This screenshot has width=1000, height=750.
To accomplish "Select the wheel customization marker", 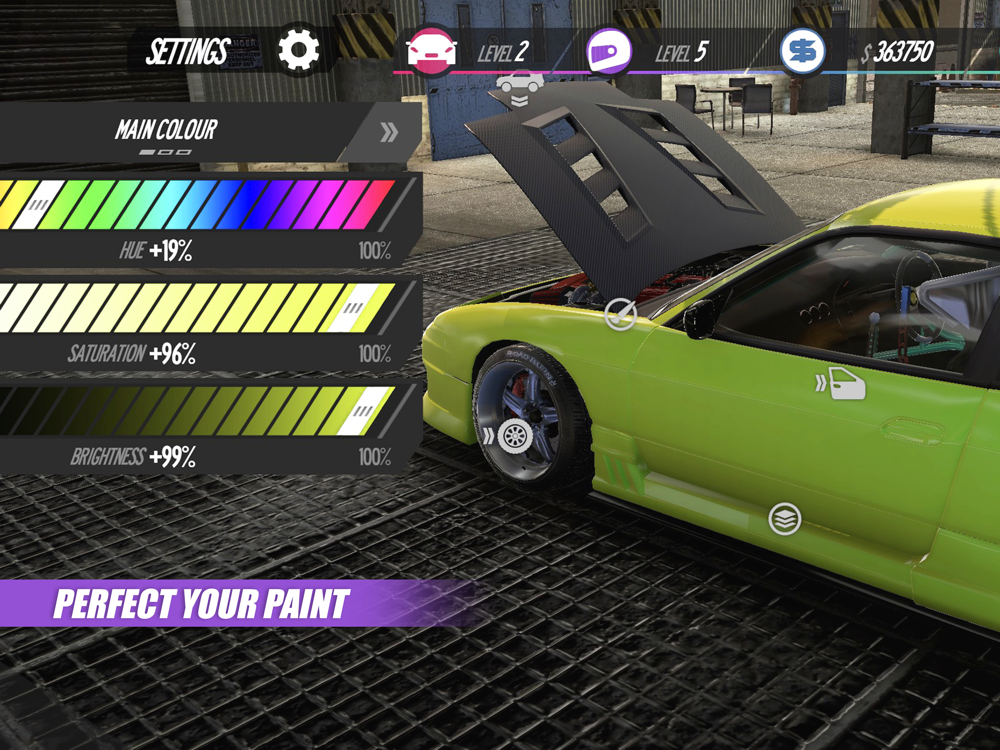I will pos(514,435).
